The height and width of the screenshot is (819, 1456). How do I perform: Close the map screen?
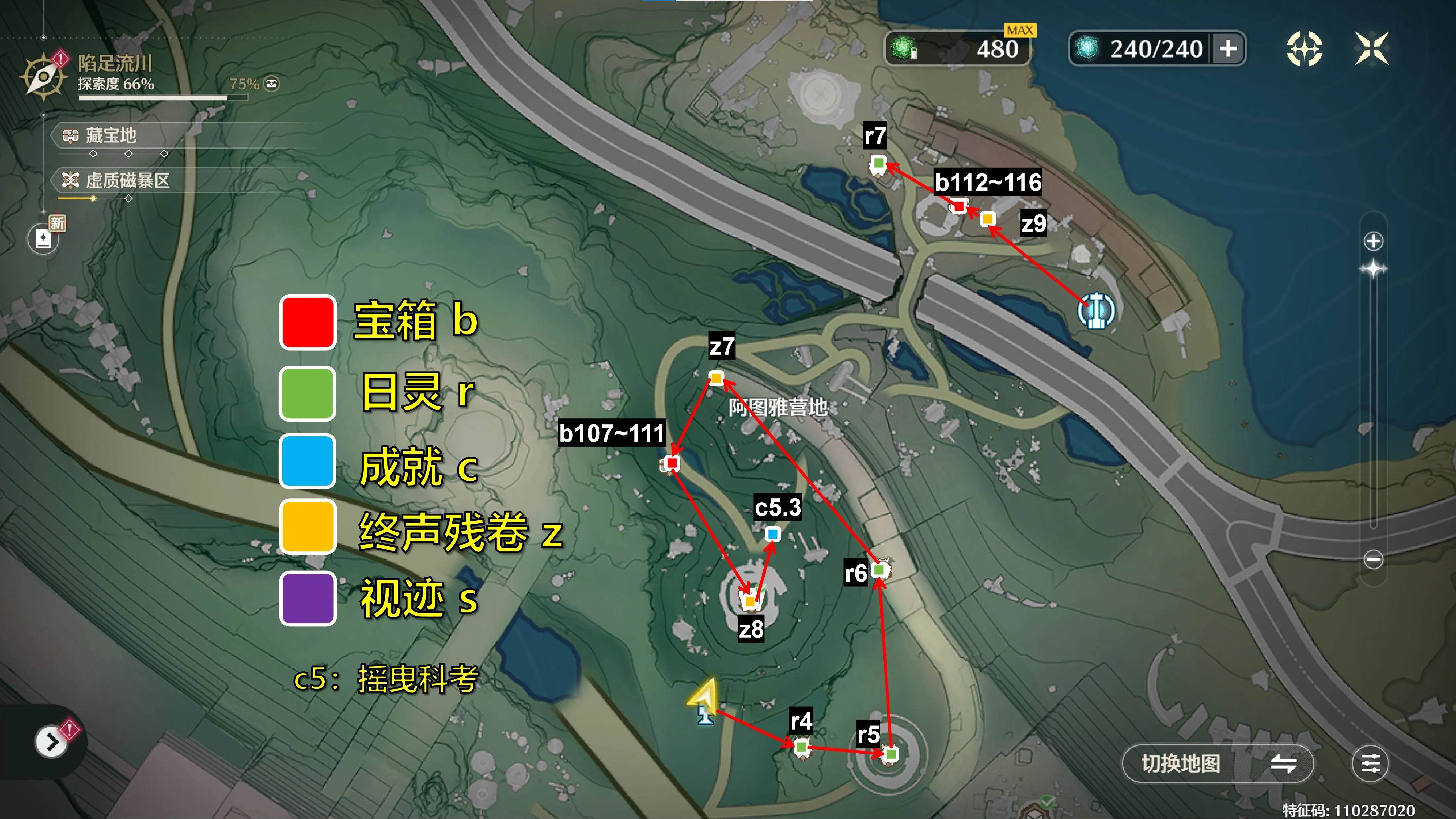(1371, 49)
